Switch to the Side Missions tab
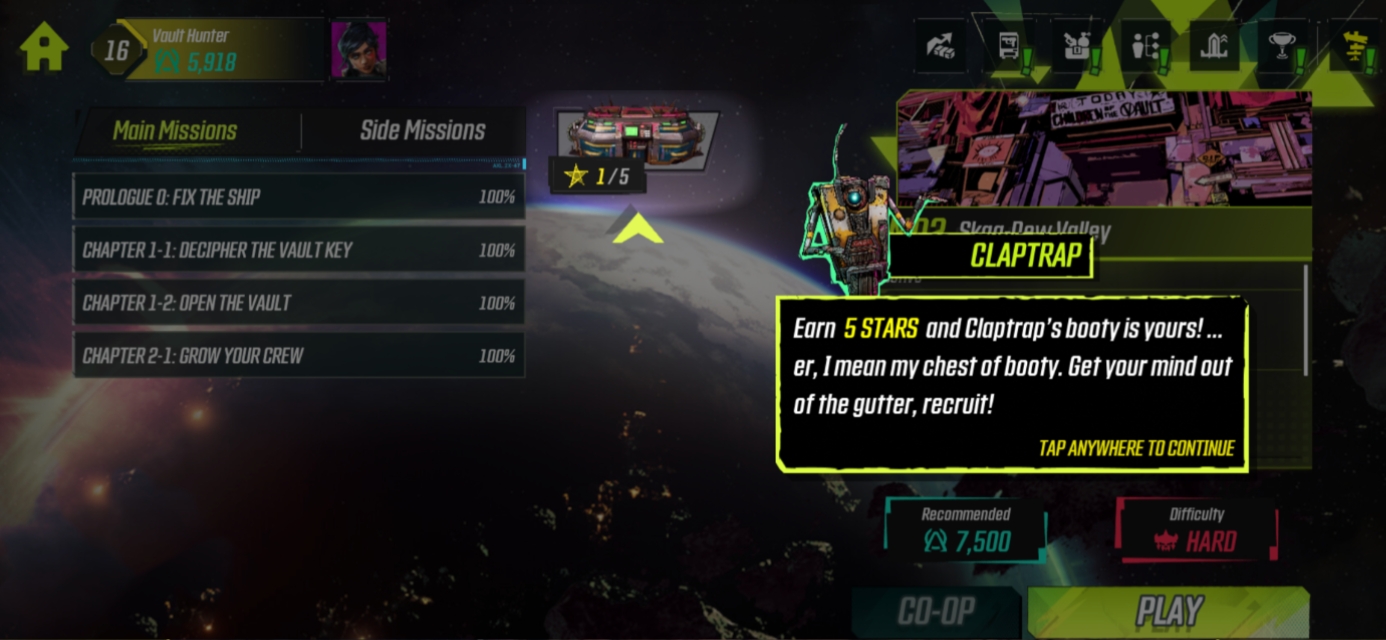The image size is (1386, 640). pos(422,131)
